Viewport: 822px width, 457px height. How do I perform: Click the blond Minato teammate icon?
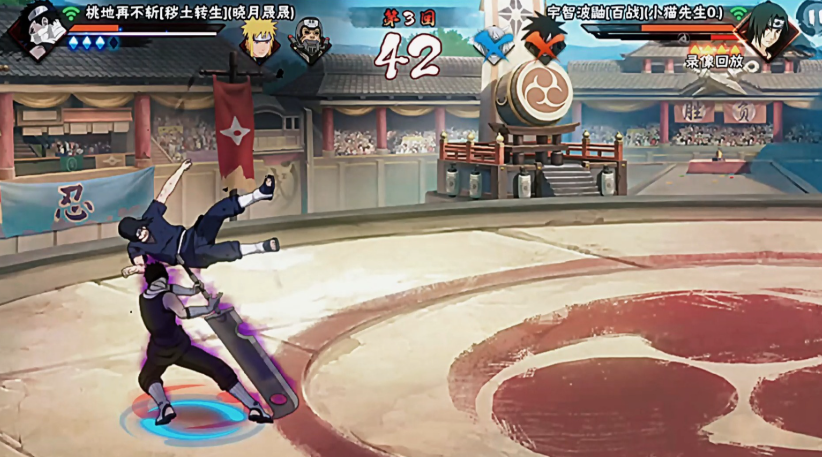click(x=257, y=39)
